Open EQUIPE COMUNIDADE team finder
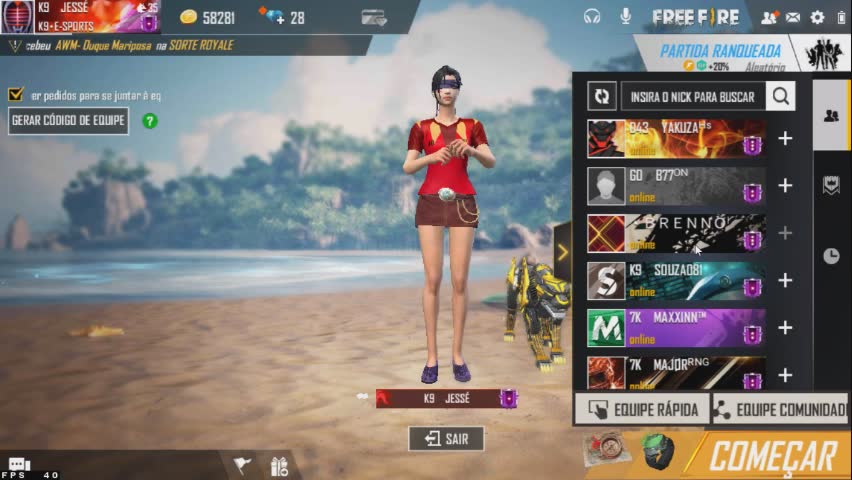 [x=779, y=409]
